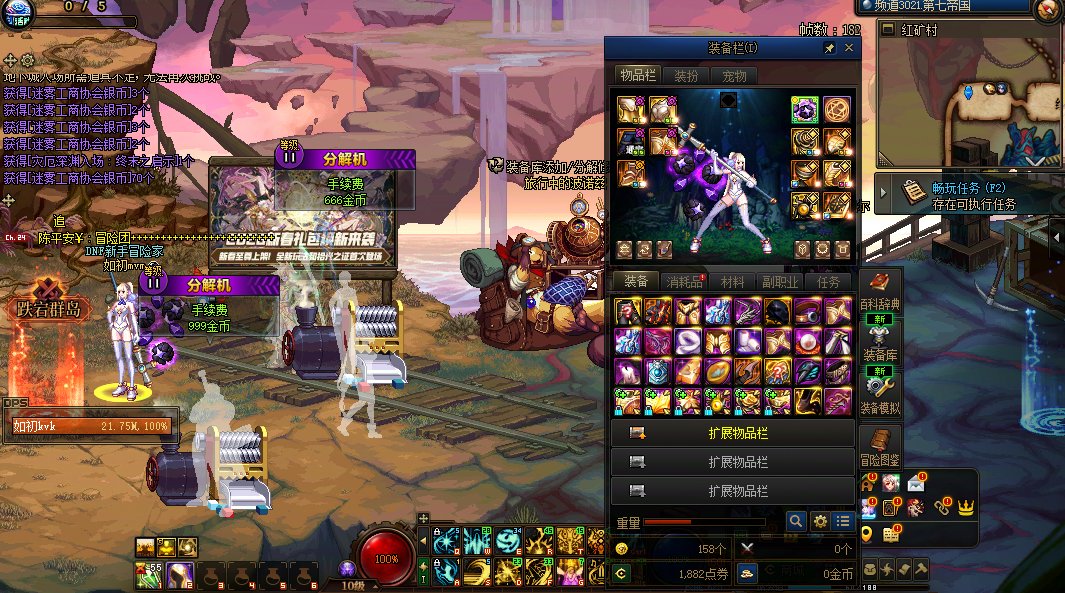Viewport: 1065px width, 593px height.
Task: Select the 副职业 sub-profession tab
Action: tap(781, 282)
